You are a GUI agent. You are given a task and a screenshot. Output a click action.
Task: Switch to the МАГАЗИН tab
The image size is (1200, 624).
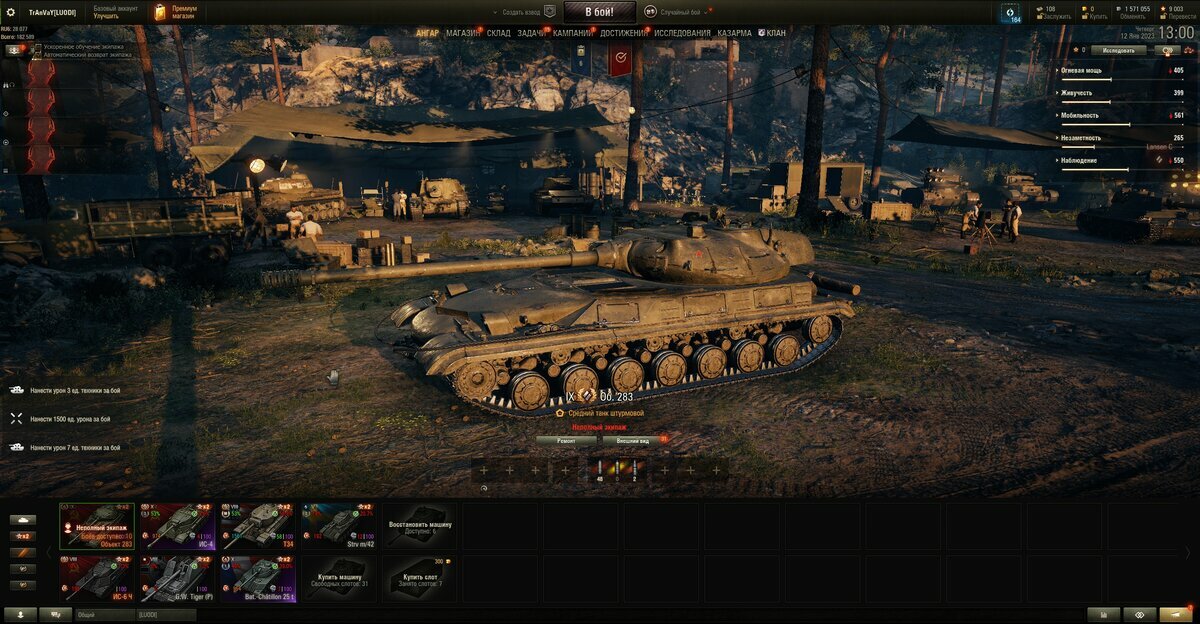463,33
